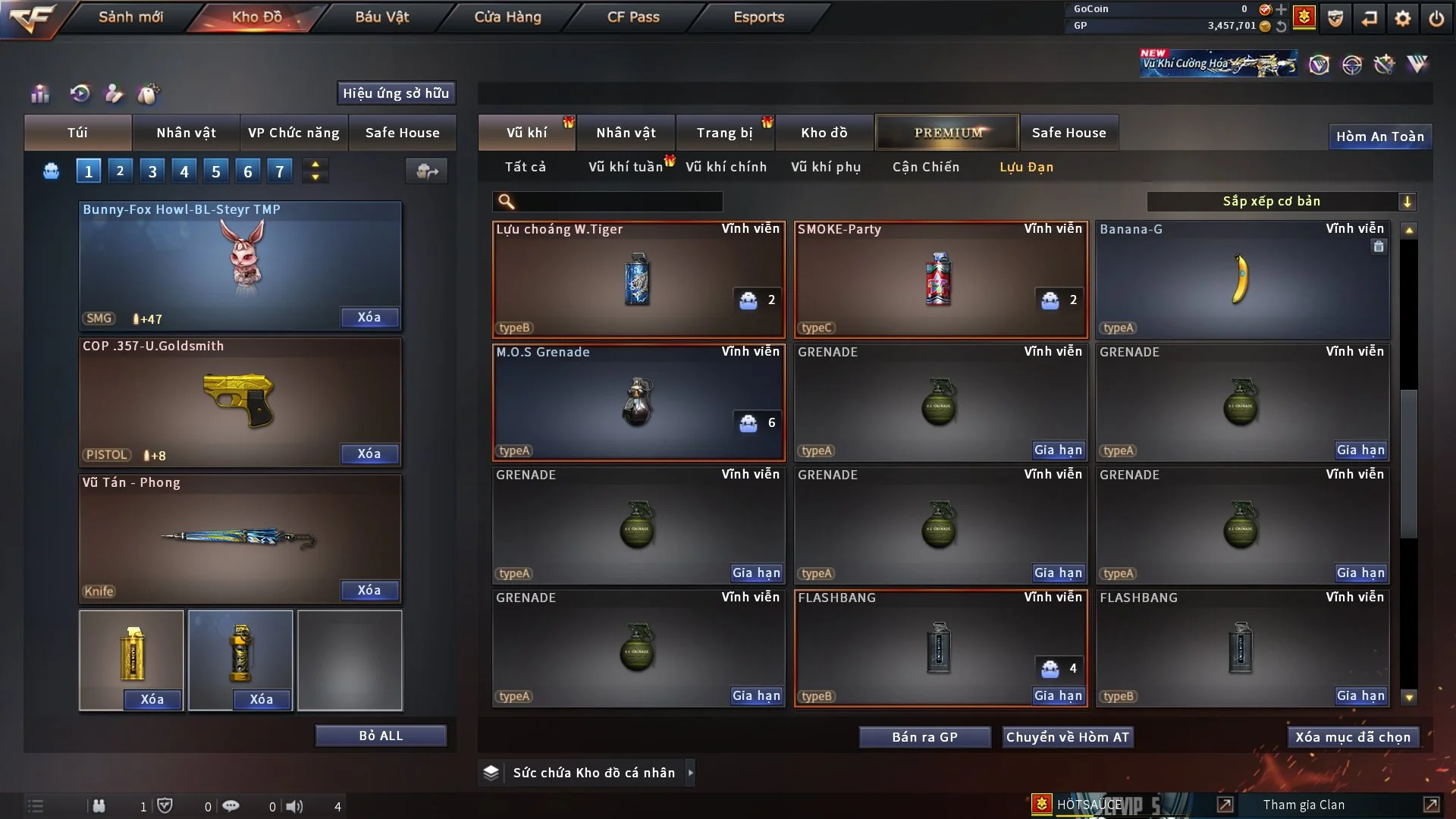
Task: Select the Banana-G grenade item
Action: tap(1242, 279)
